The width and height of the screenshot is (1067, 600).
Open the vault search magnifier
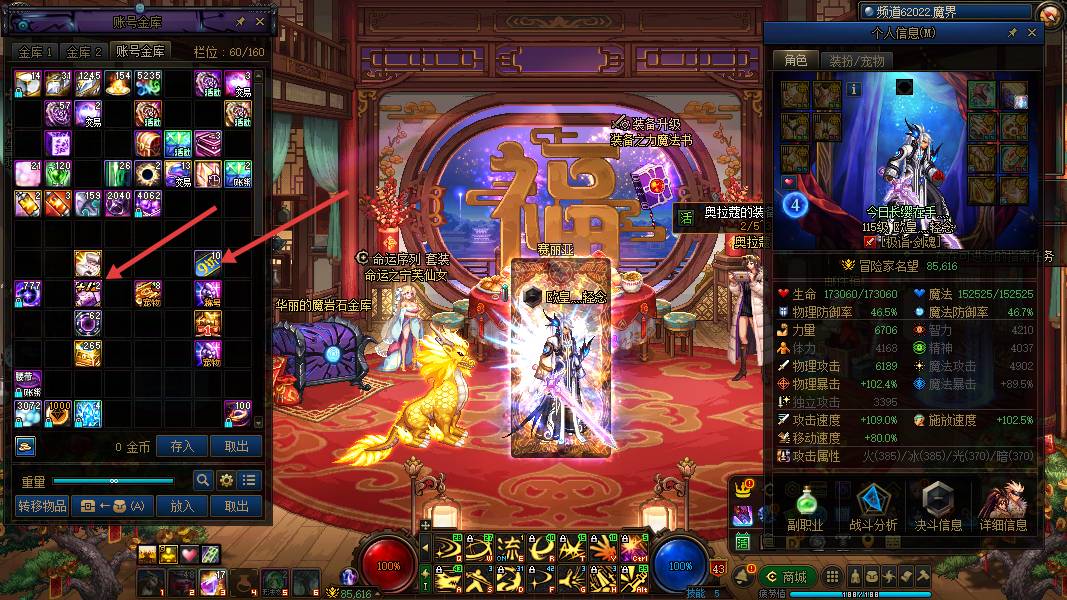pos(203,481)
